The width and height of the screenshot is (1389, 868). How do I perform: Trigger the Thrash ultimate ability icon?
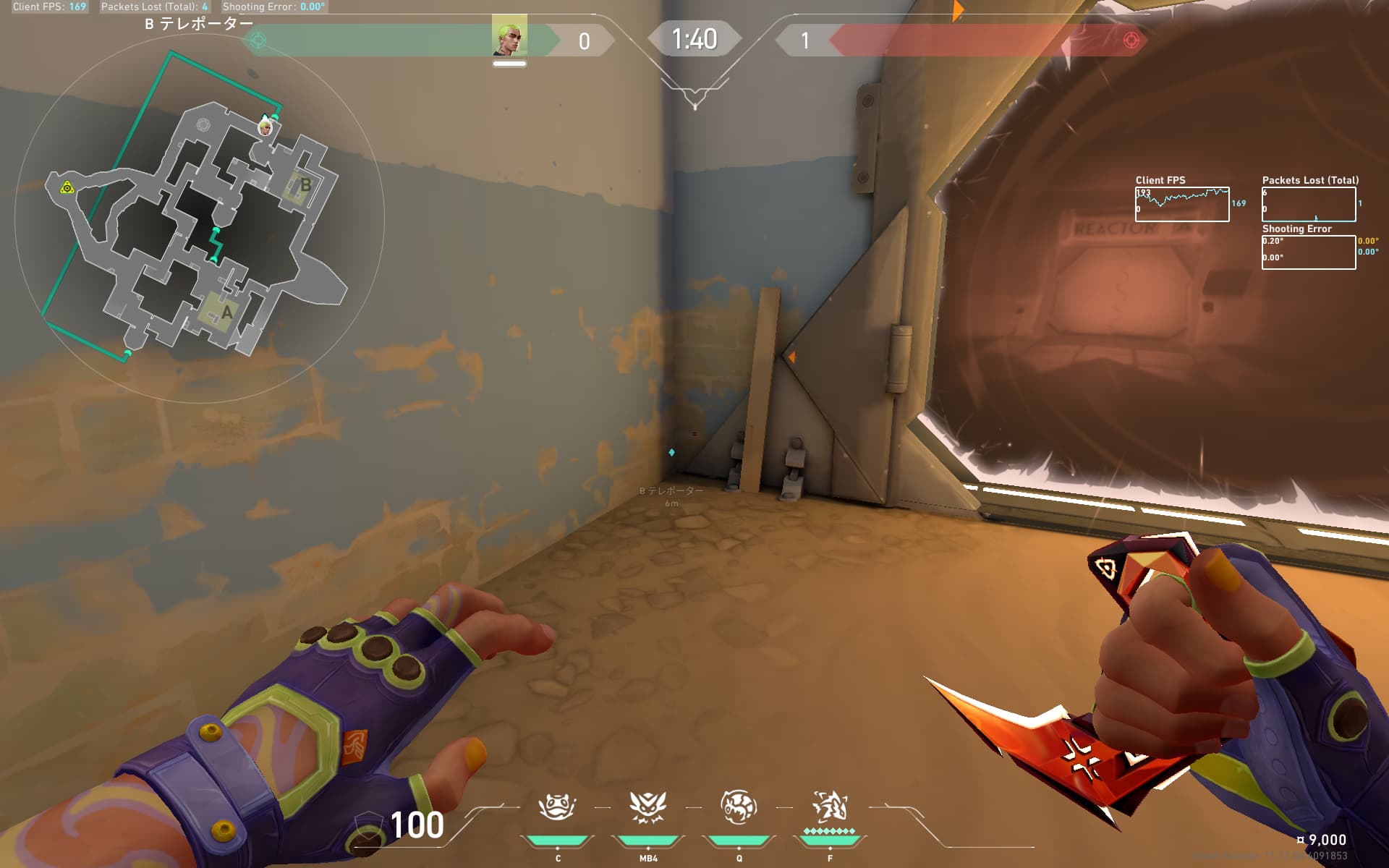(830, 807)
